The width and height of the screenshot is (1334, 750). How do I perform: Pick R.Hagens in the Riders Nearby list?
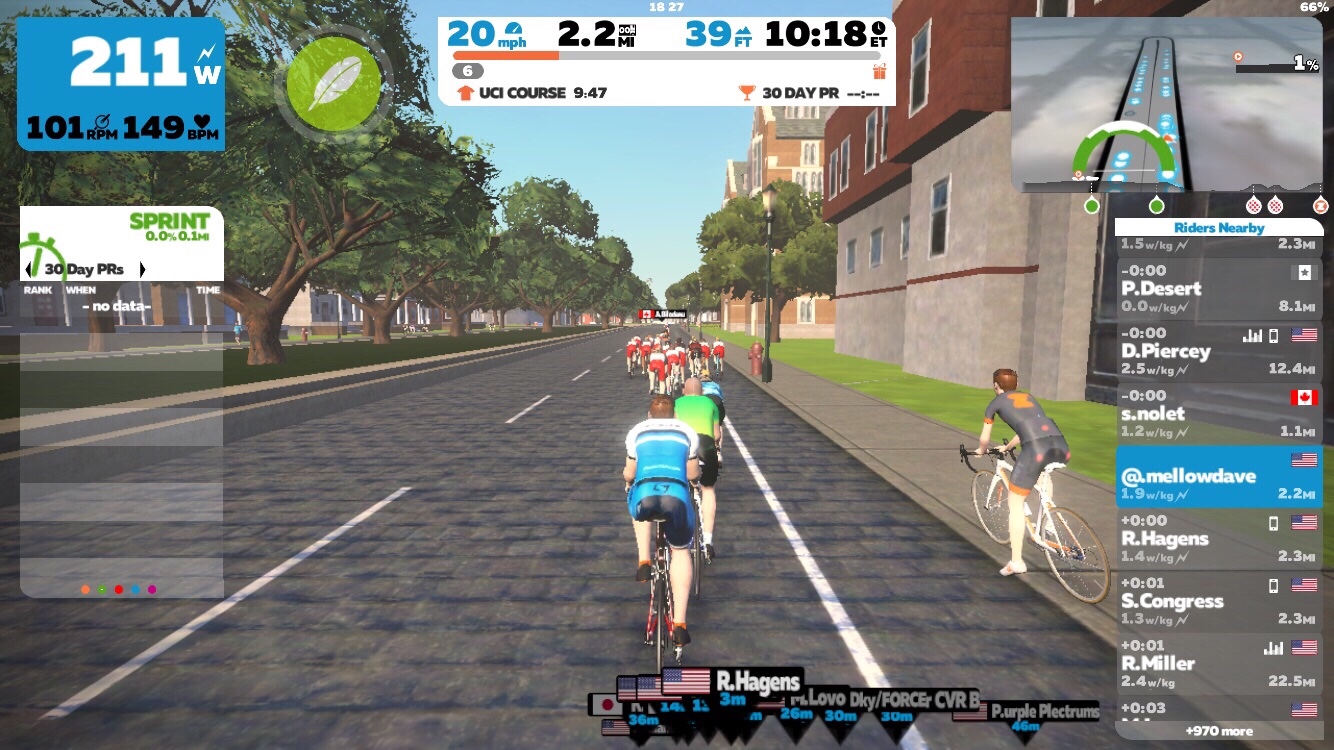point(1218,538)
